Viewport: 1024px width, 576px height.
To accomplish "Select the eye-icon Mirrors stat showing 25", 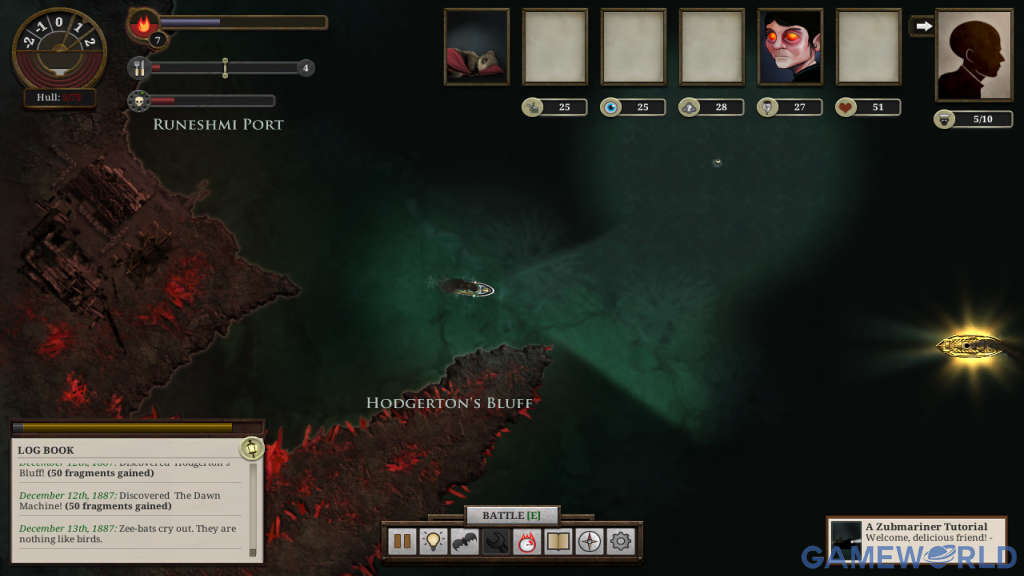I will 633,107.
